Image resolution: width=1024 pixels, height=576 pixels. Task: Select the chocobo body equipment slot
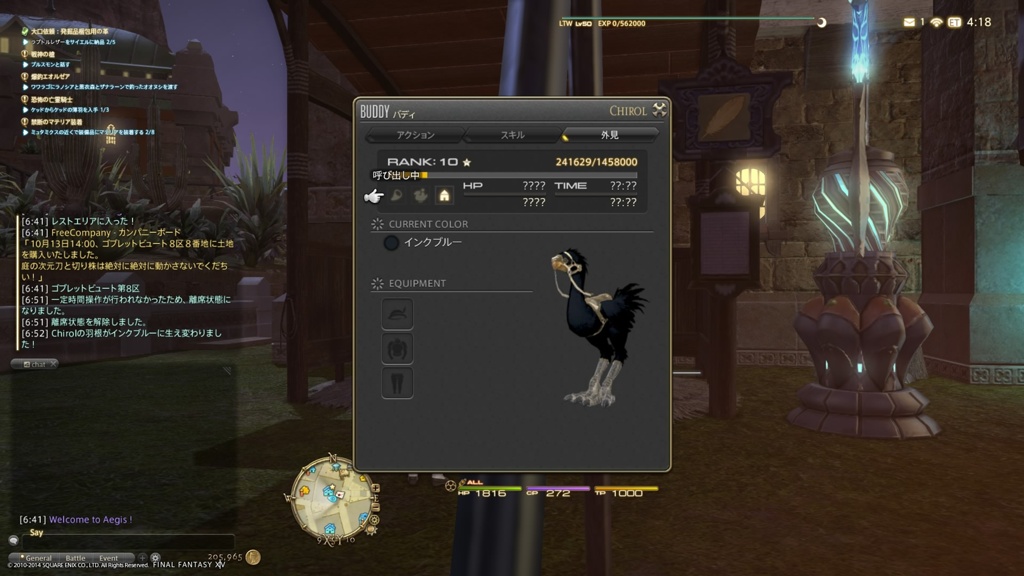[397, 349]
